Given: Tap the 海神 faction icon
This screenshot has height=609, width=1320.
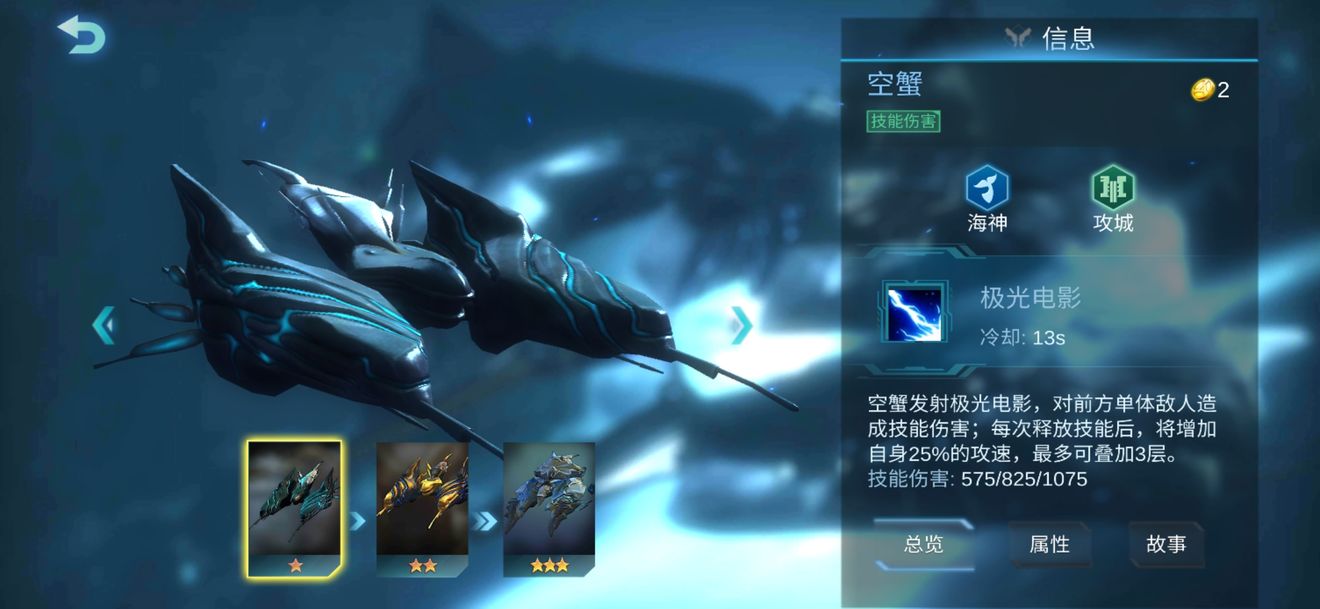Looking at the screenshot, I should 987,189.
